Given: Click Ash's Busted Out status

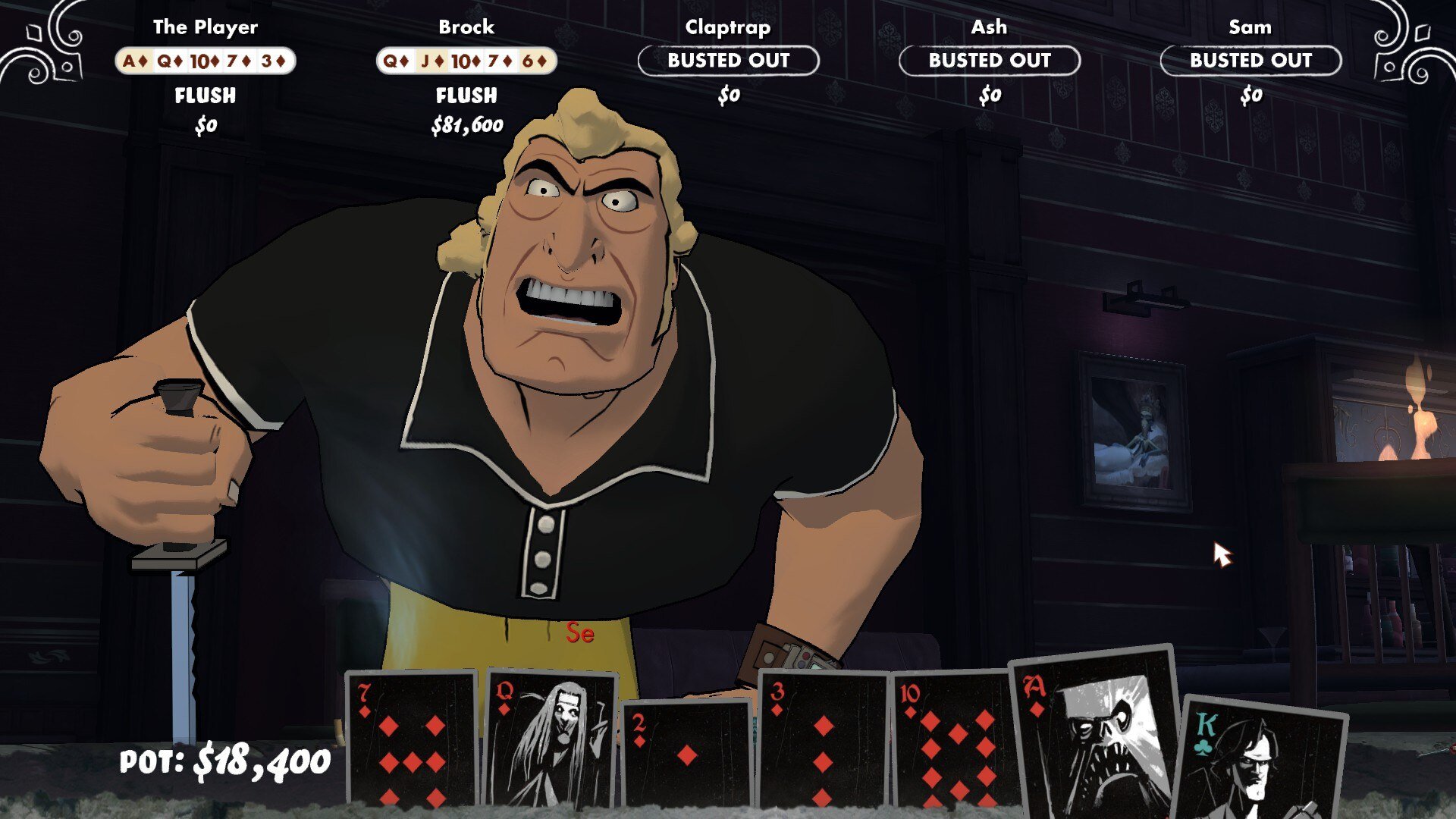Looking at the screenshot, I should [x=990, y=61].
